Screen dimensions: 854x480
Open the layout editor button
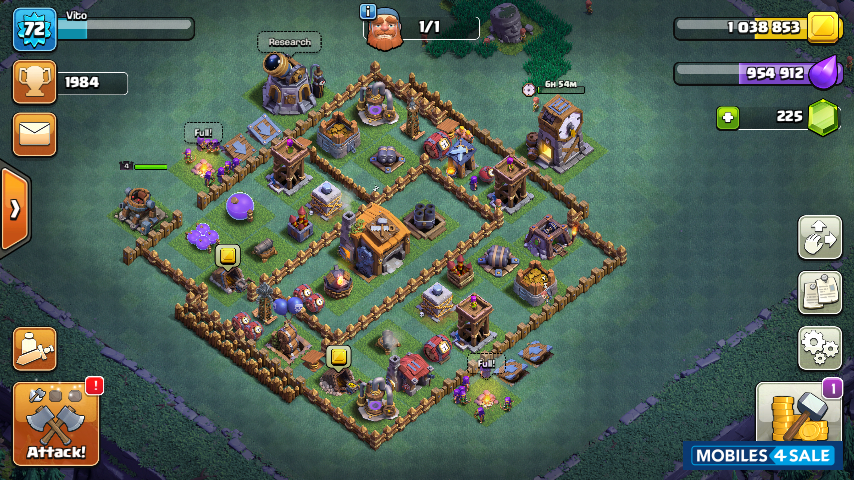819,237
